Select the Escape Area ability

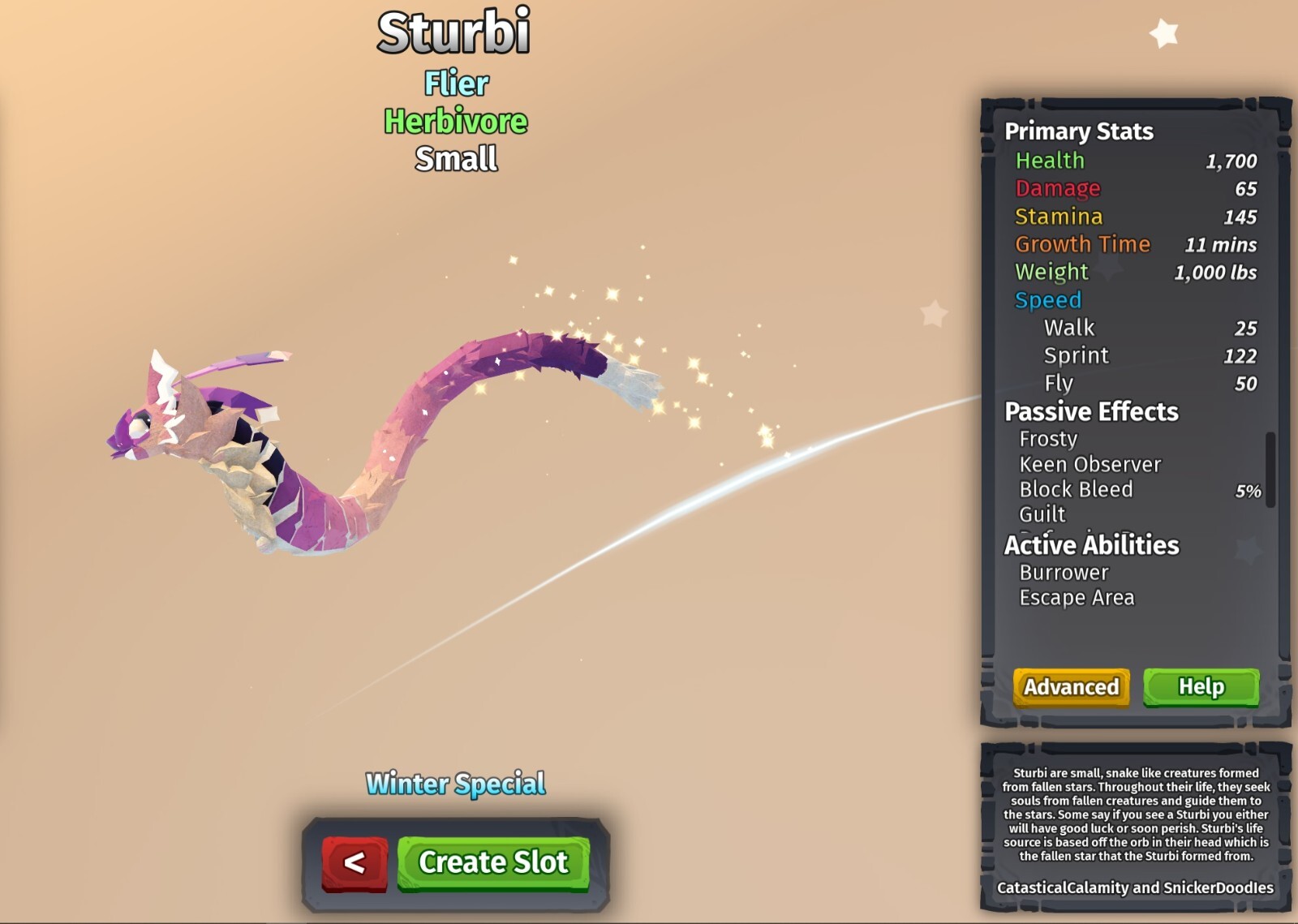click(1077, 597)
